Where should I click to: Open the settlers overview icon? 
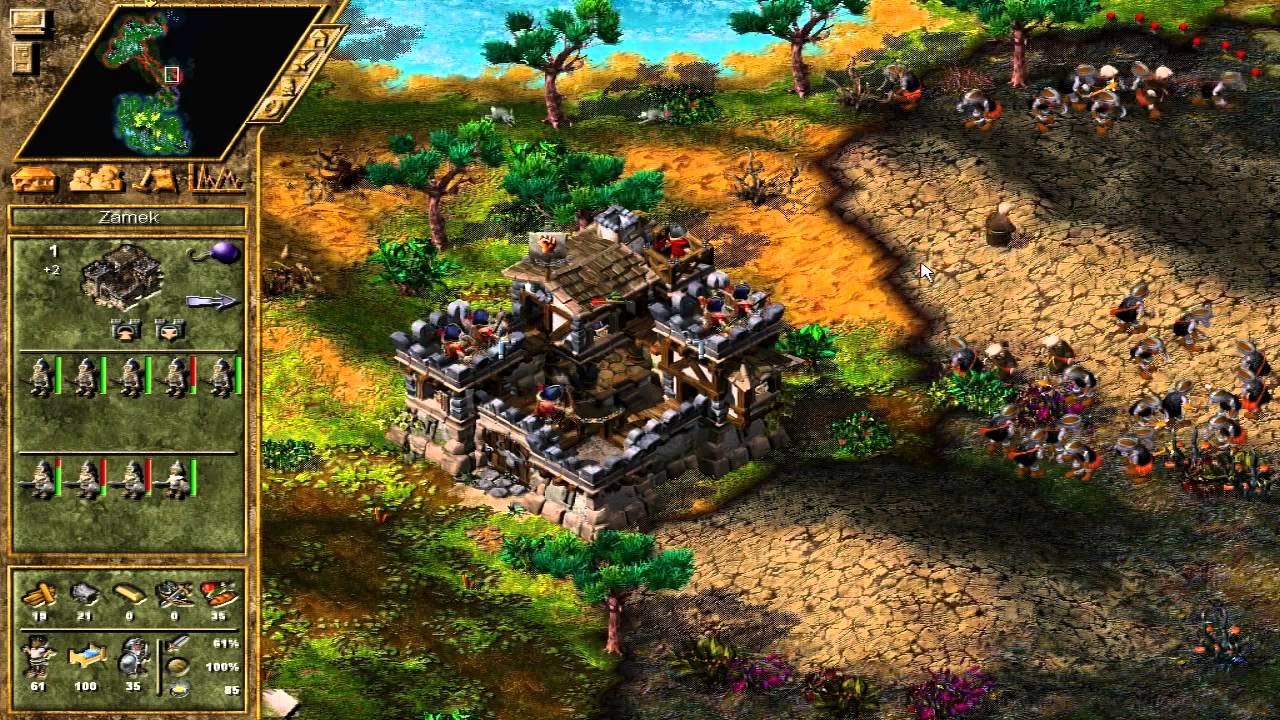click(157, 178)
